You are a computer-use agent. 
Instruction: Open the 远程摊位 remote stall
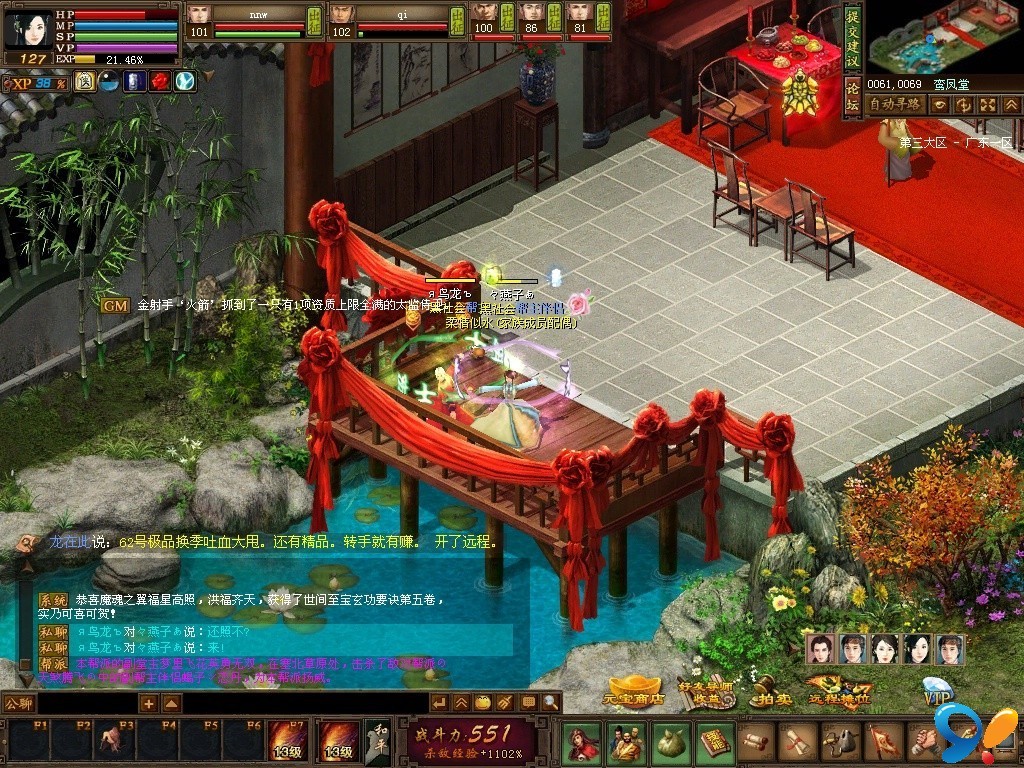(x=838, y=690)
